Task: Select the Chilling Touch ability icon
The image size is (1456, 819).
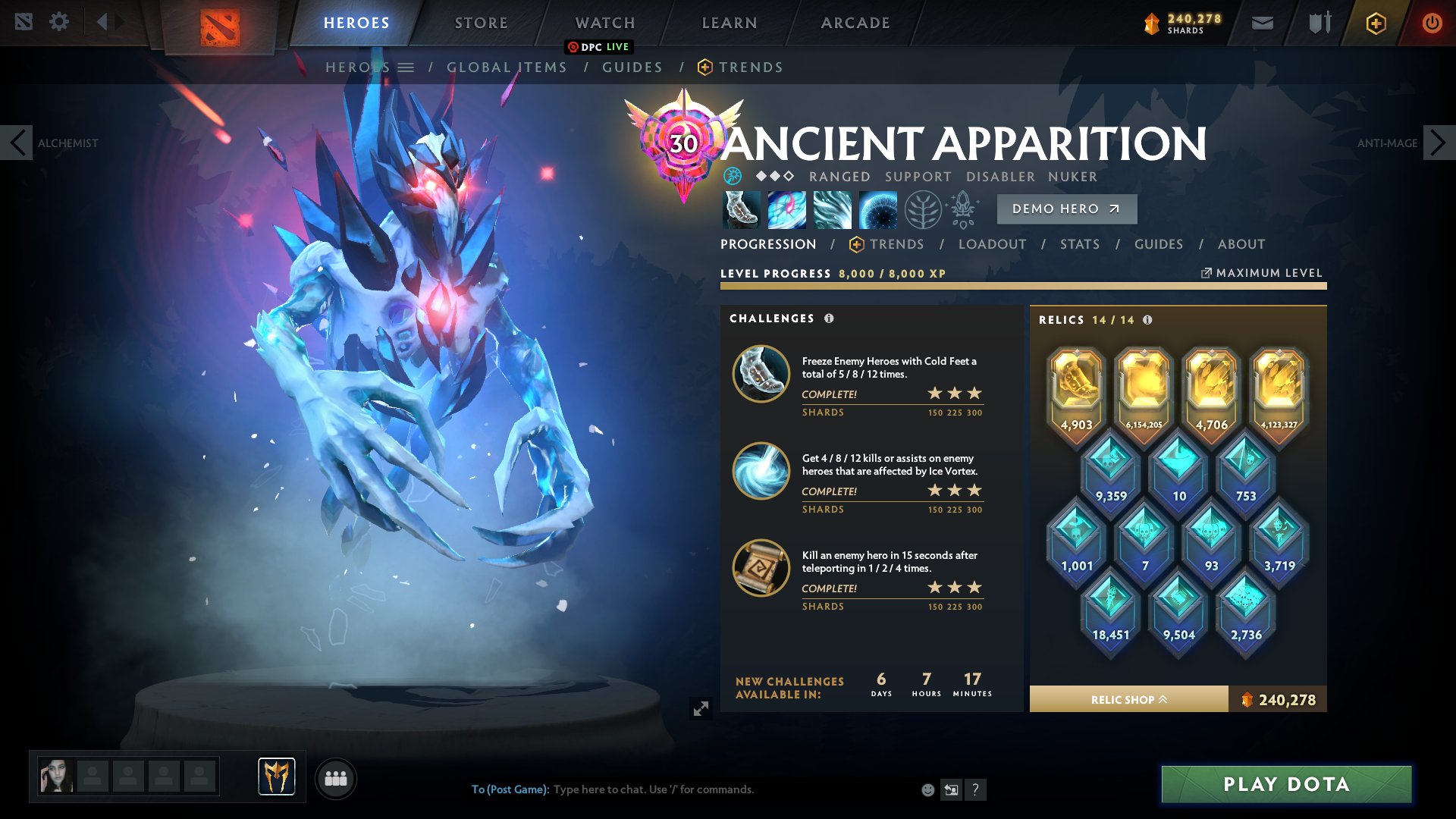Action: [x=833, y=210]
